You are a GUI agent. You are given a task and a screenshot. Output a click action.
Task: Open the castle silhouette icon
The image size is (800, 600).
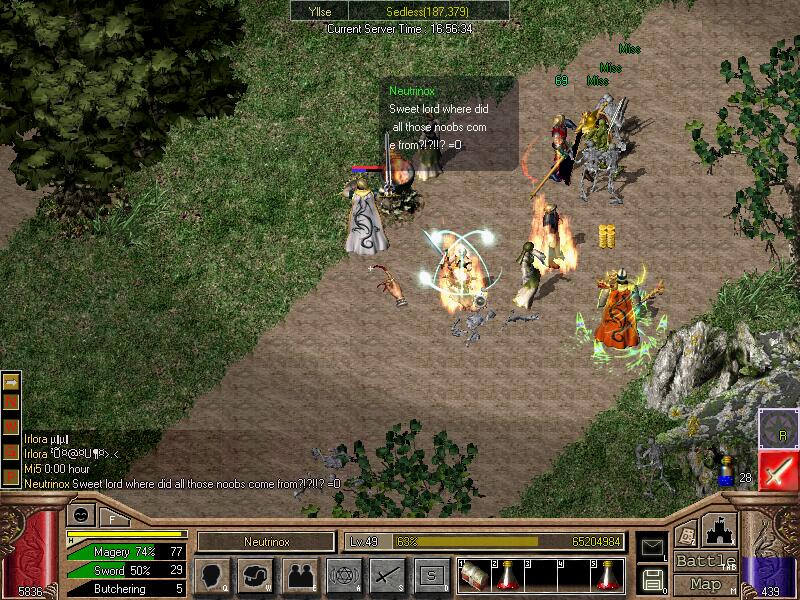coord(721,529)
